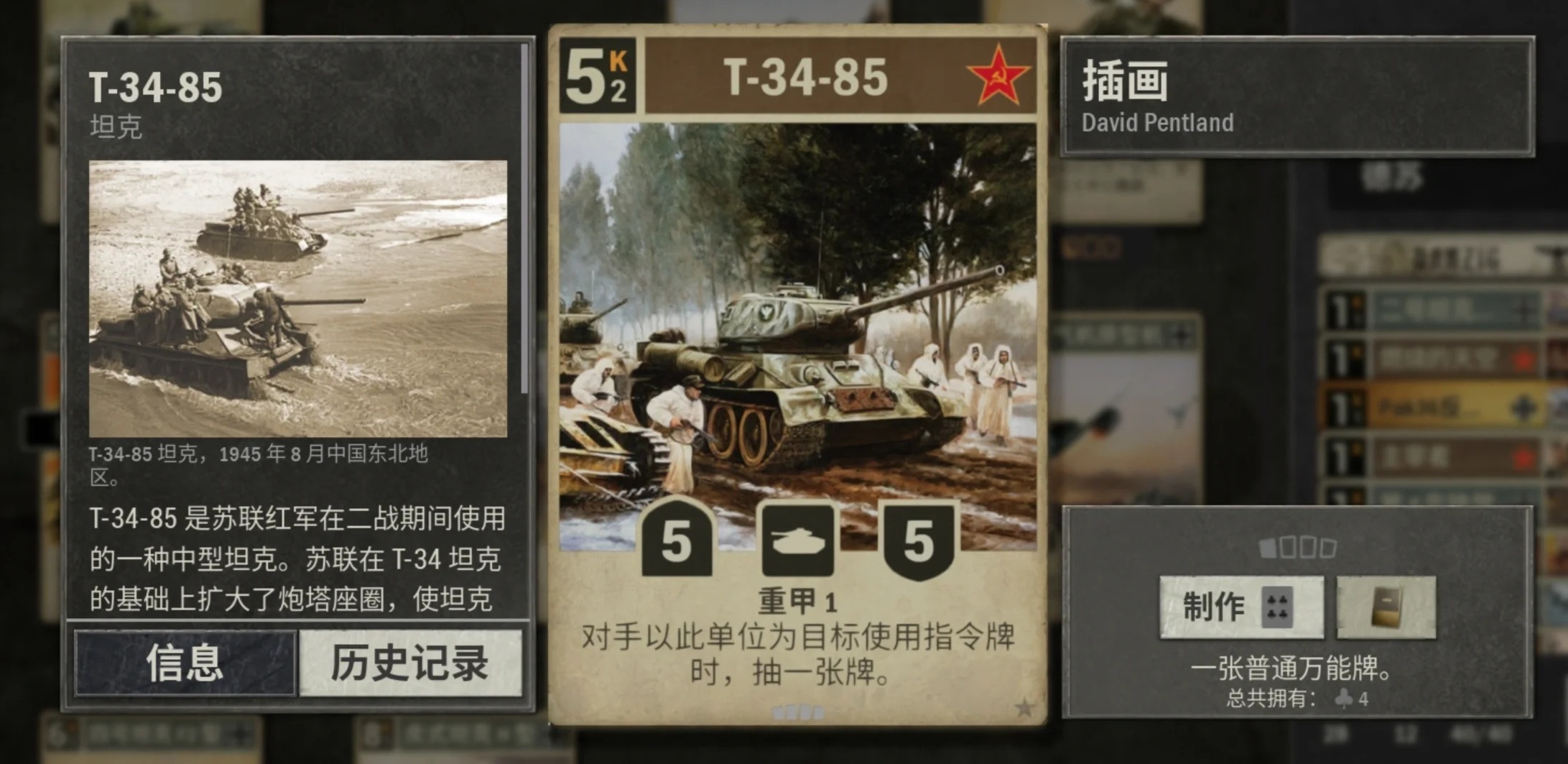
Task: Click the cross icon on the Pak 36 deck entry
Action: [x=1523, y=408]
